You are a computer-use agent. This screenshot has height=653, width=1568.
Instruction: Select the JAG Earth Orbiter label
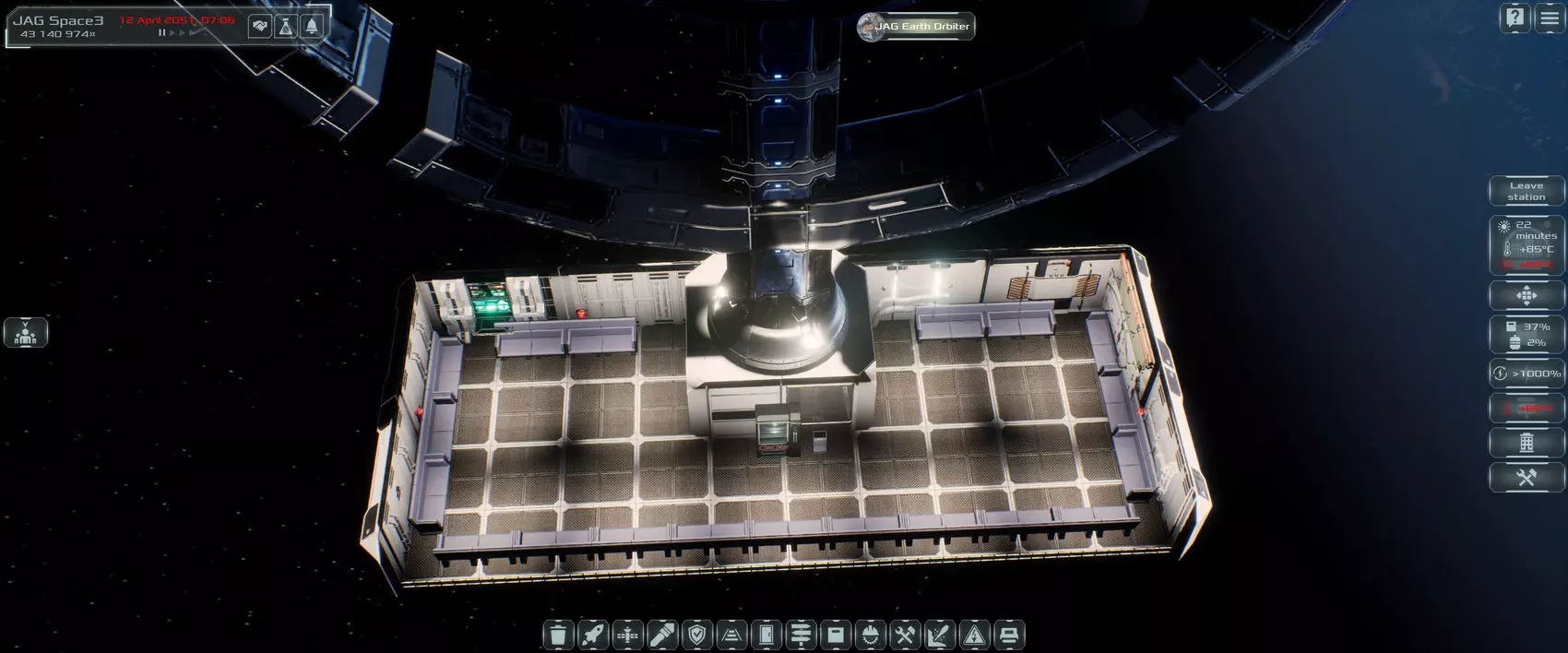915,26
